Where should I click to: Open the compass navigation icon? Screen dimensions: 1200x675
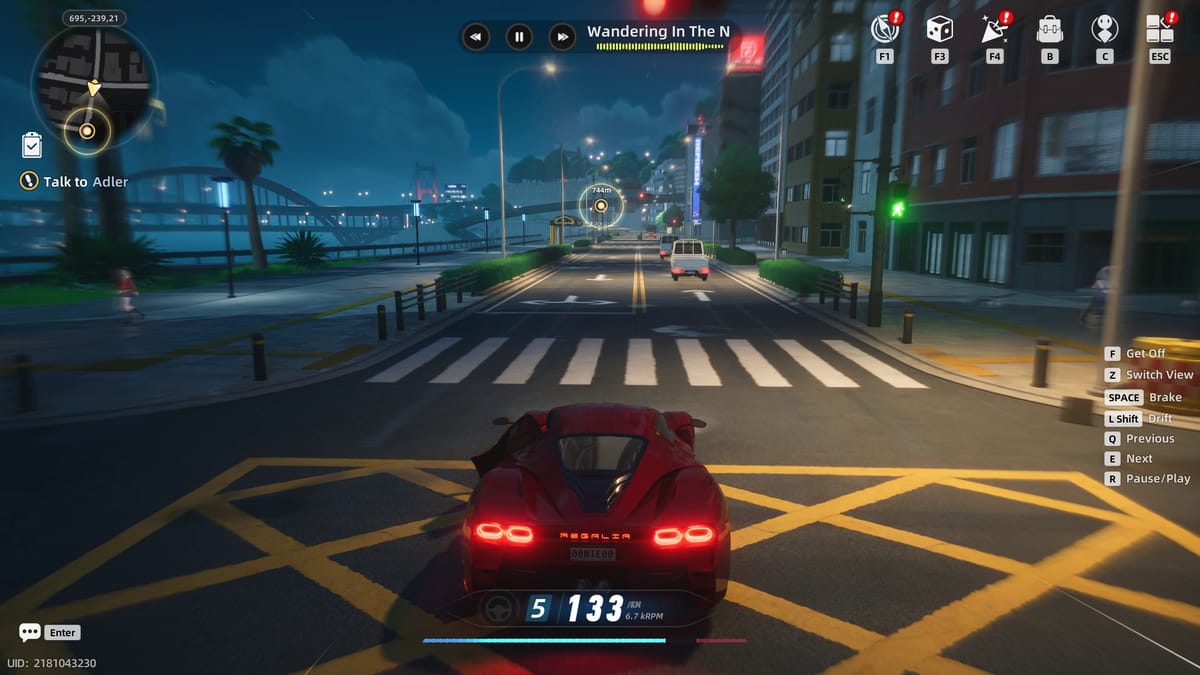coord(885,29)
